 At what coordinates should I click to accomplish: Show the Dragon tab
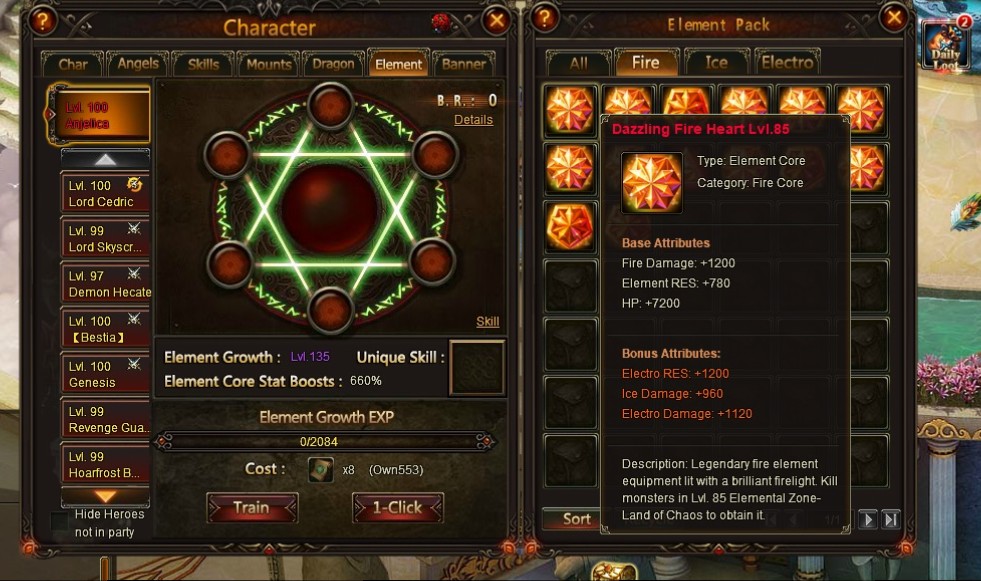click(x=333, y=64)
